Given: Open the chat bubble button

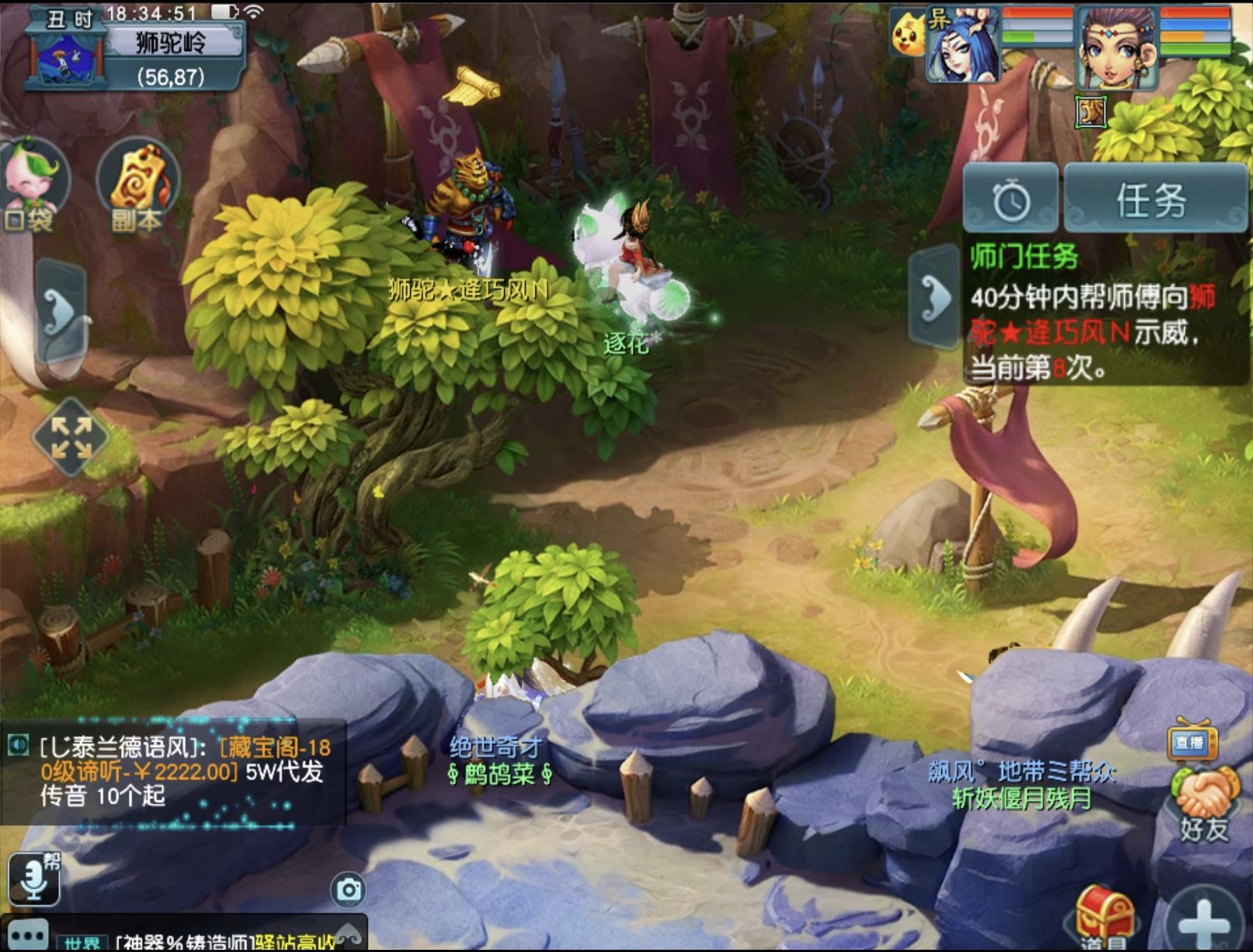Looking at the screenshot, I should point(28,935).
